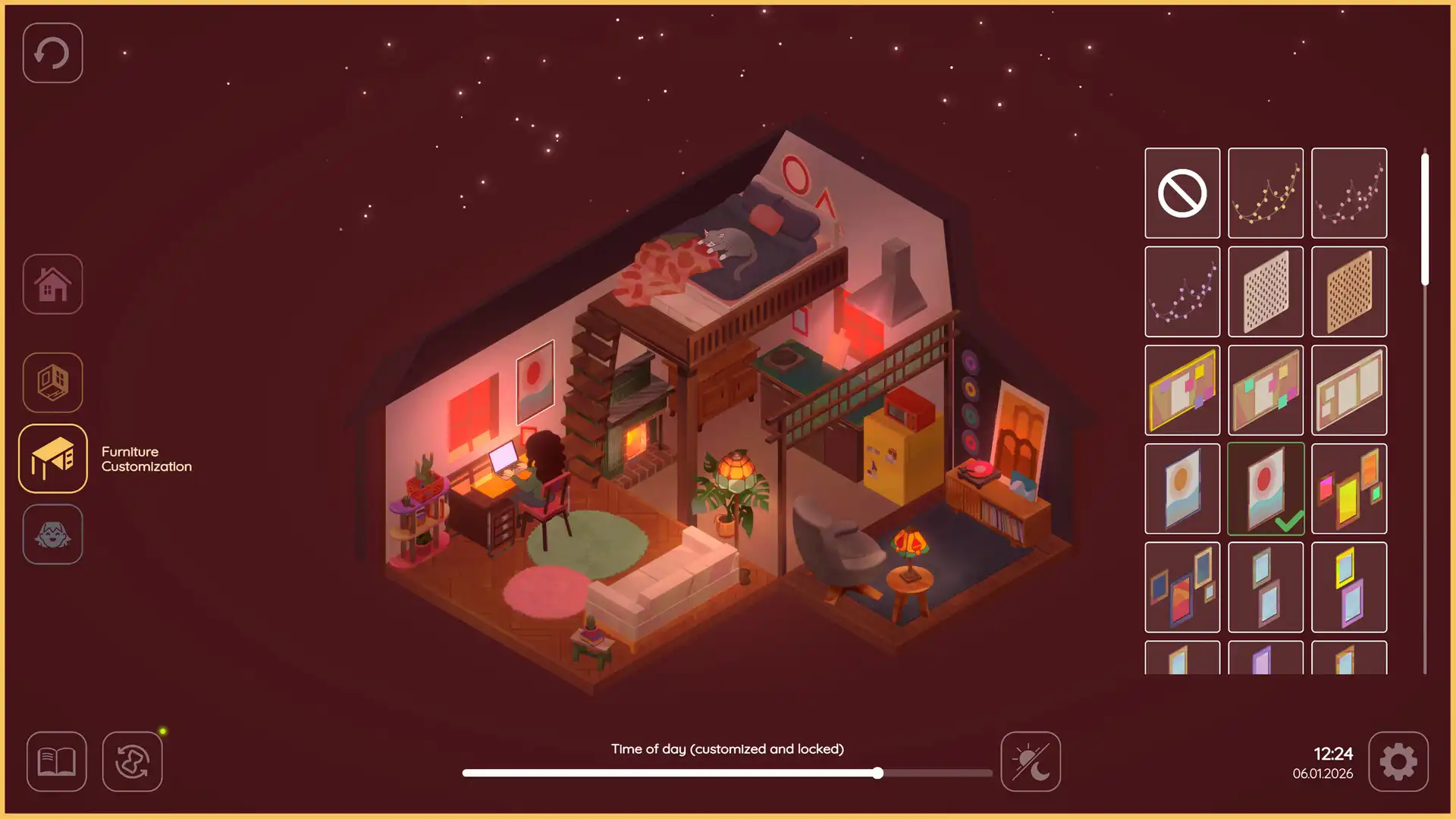Toggle the day/night lighting mode

1030,761
